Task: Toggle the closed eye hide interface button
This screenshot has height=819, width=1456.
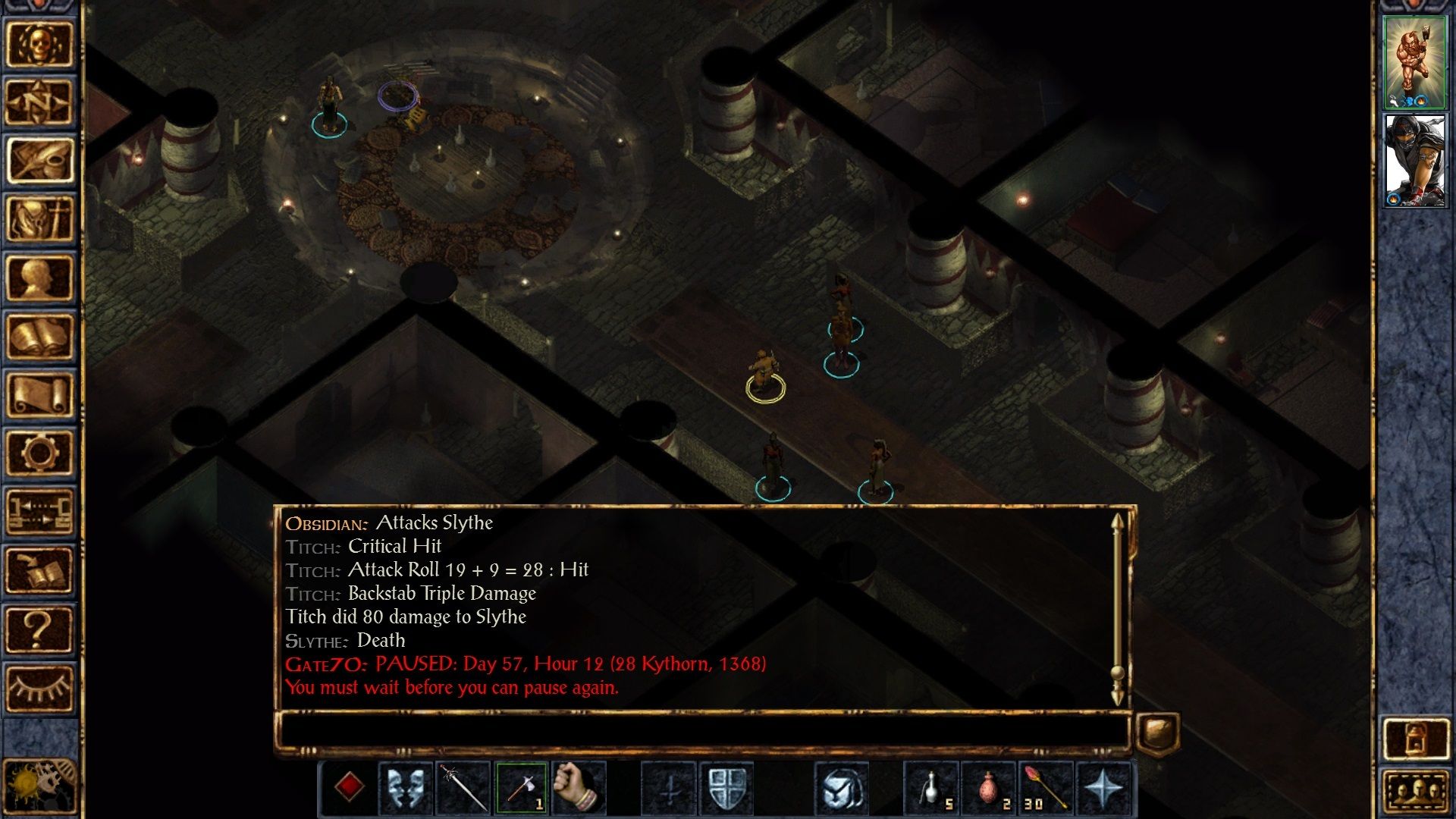Action: click(x=39, y=688)
